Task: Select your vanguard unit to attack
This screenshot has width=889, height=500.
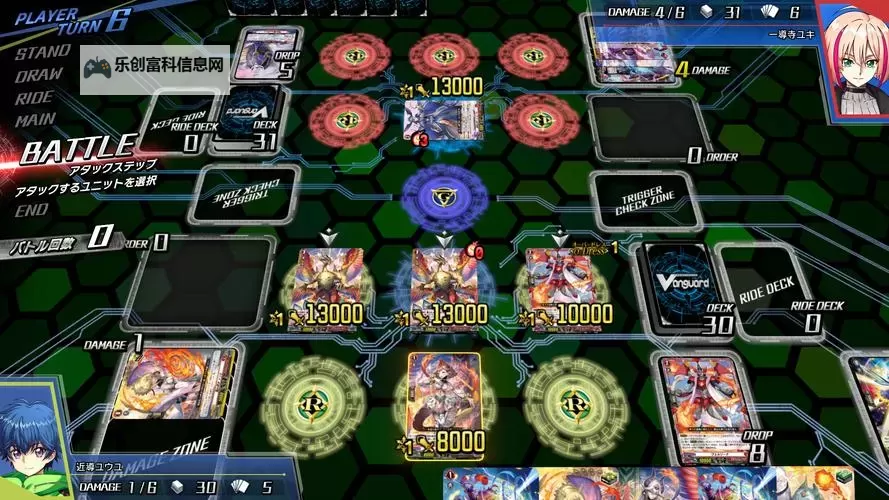Action: [x=441, y=285]
